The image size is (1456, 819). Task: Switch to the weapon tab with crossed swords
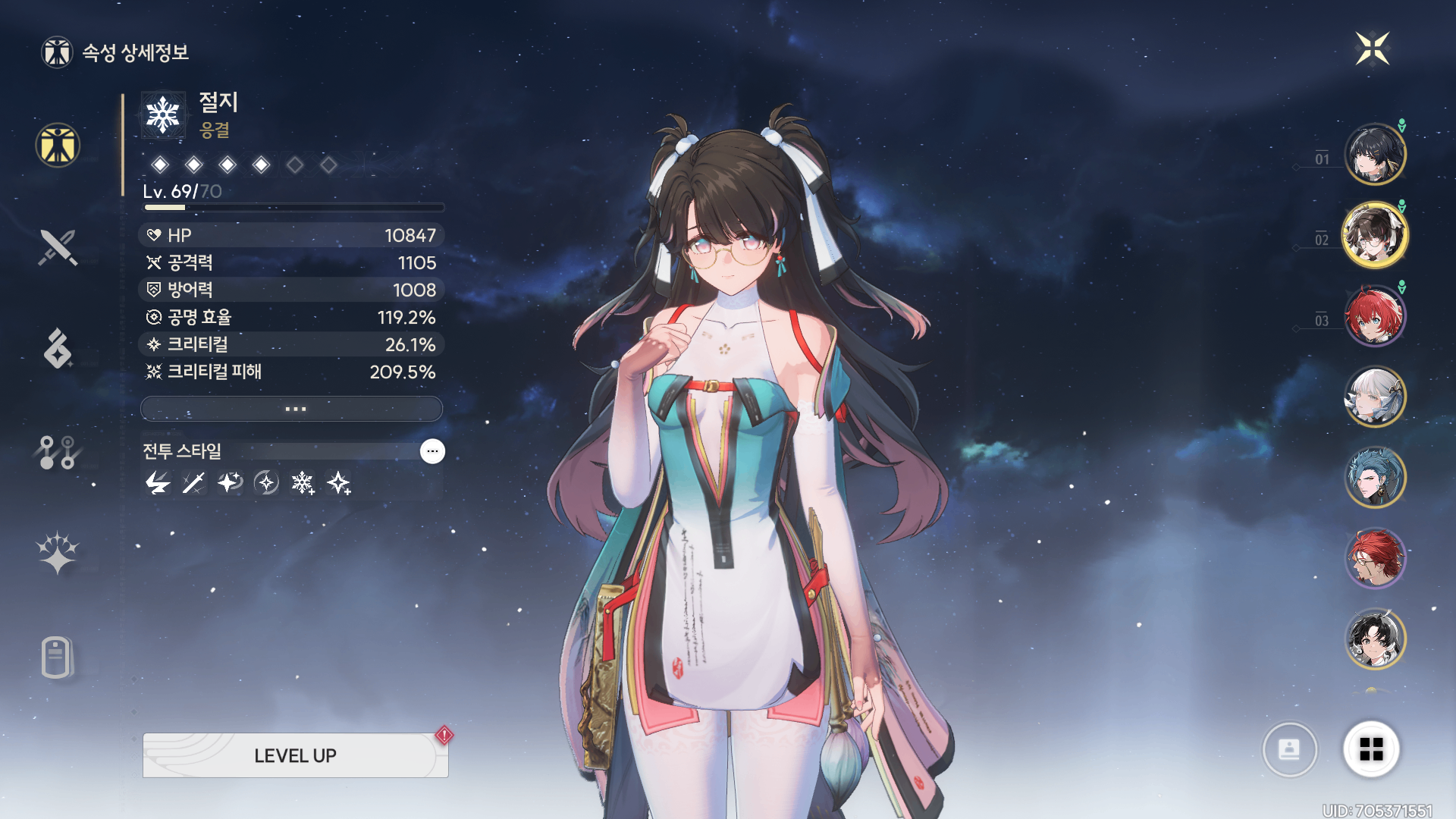[58, 247]
